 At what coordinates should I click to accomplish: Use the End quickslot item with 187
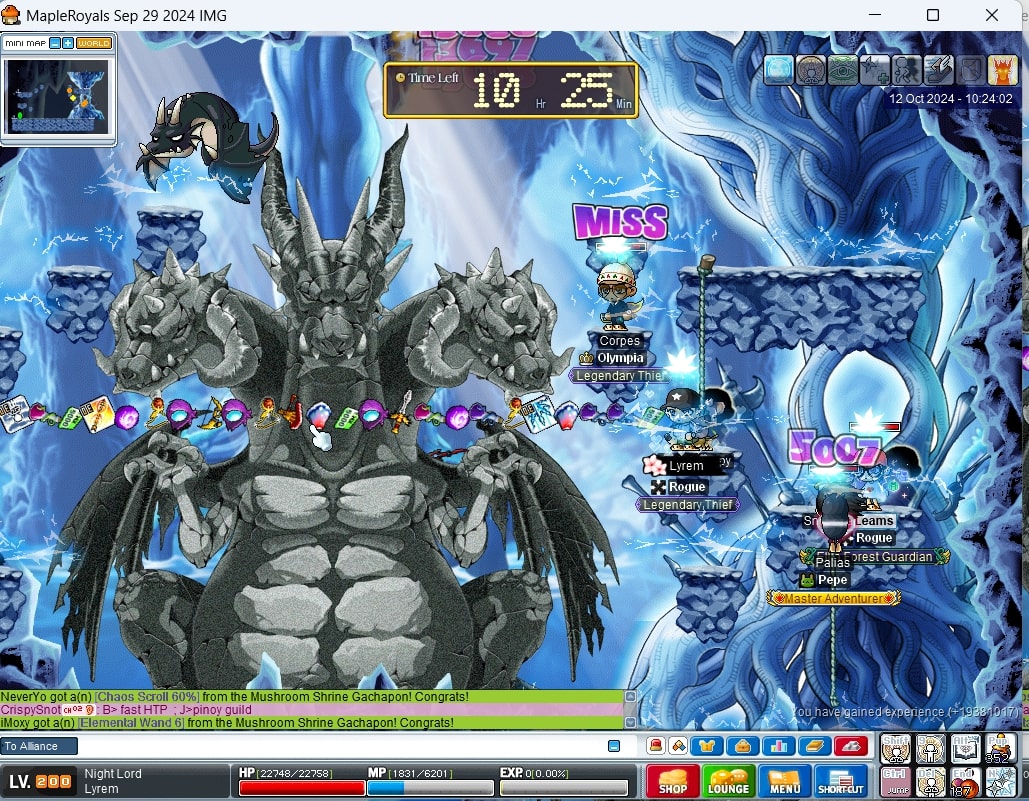pyautogui.click(x=966, y=781)
